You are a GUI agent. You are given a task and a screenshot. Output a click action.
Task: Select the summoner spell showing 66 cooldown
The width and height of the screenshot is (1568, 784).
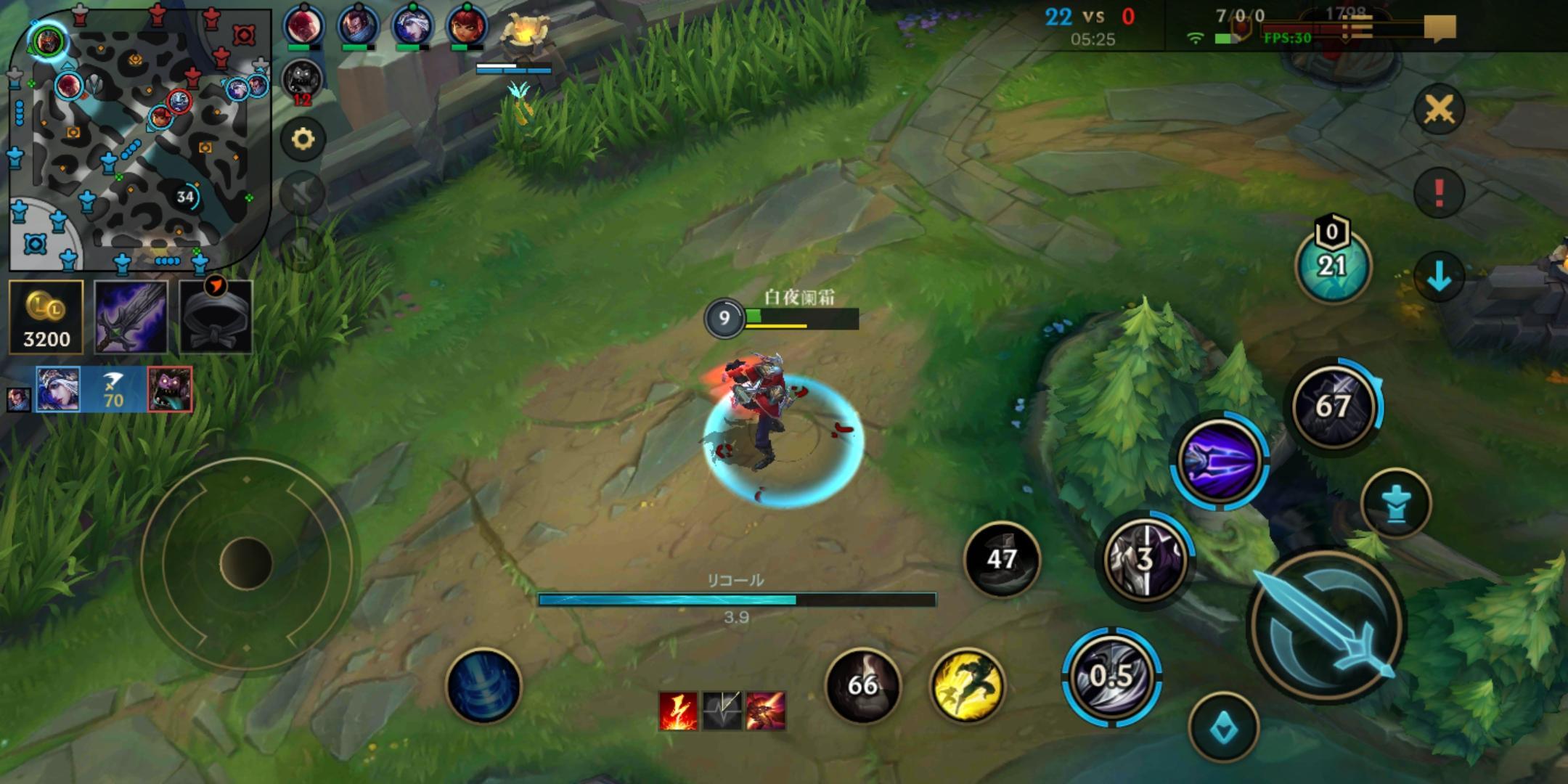[862, 686]
